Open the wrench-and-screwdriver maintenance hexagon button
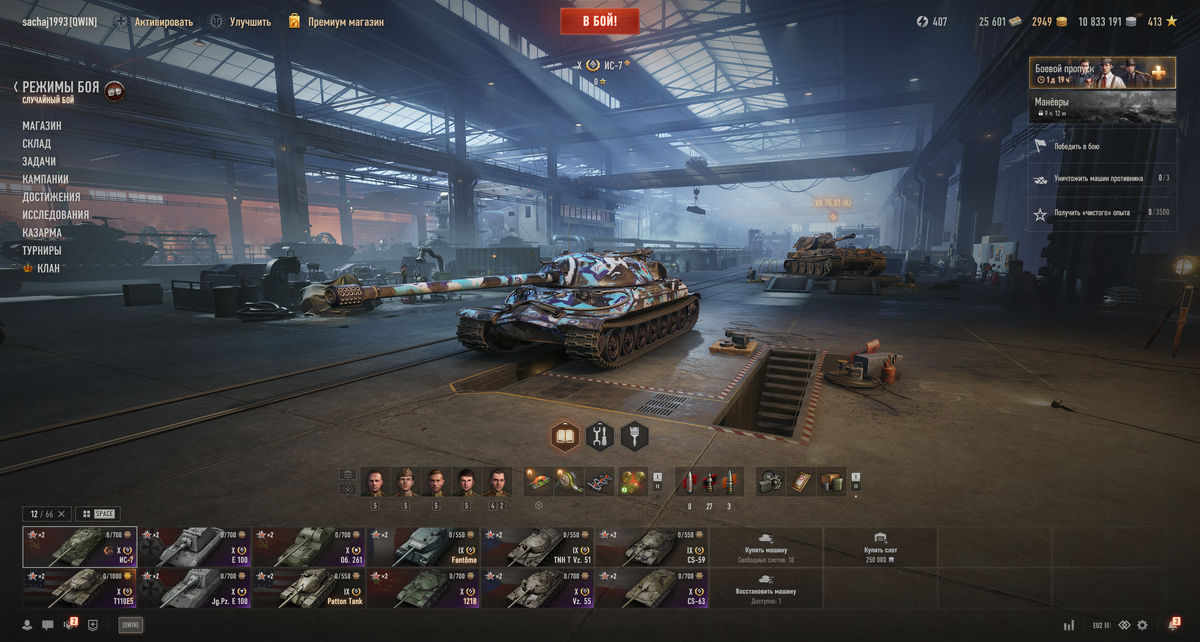Viewport: 1200px width, 642px height. [x=600, y=436]
